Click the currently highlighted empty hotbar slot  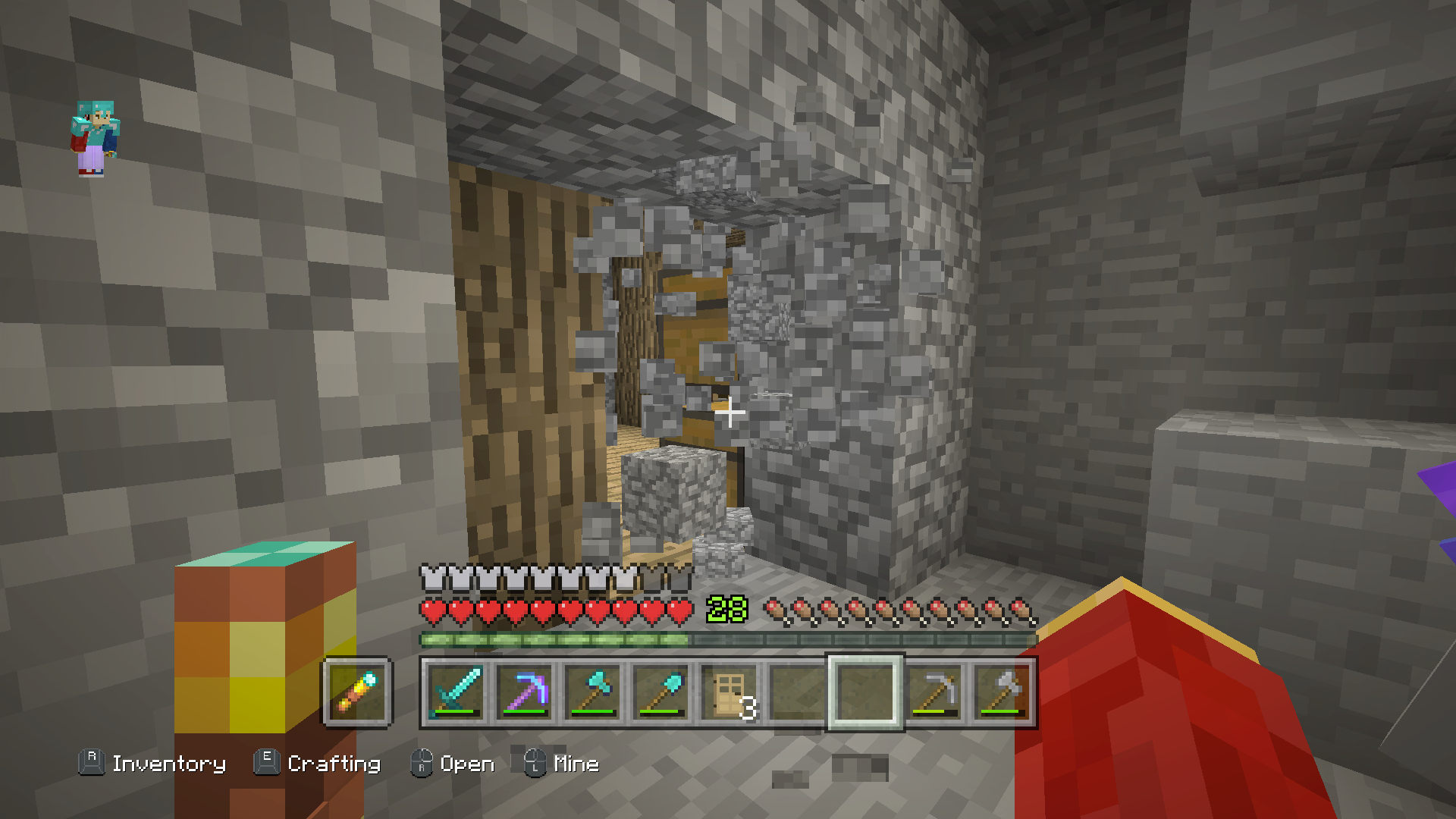pyautogui.click(x=865, y=692)
